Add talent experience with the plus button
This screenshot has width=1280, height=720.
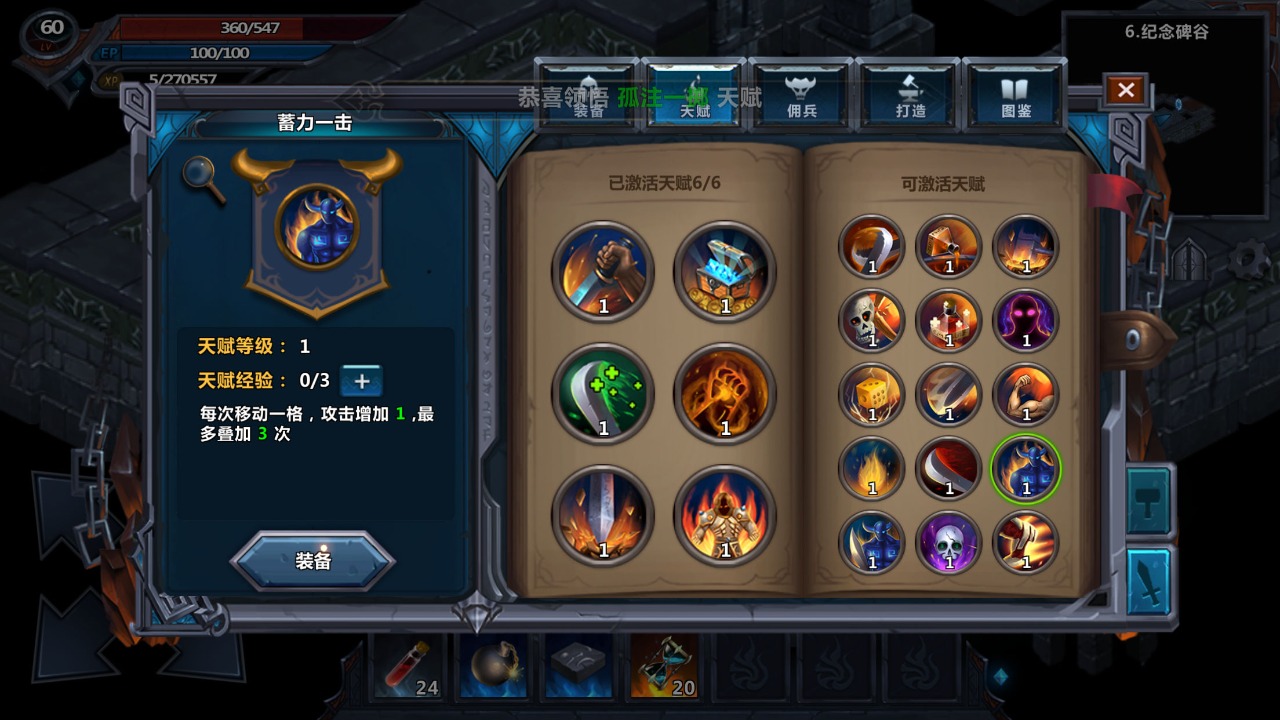pyautogui.click(x=362, y=381)
